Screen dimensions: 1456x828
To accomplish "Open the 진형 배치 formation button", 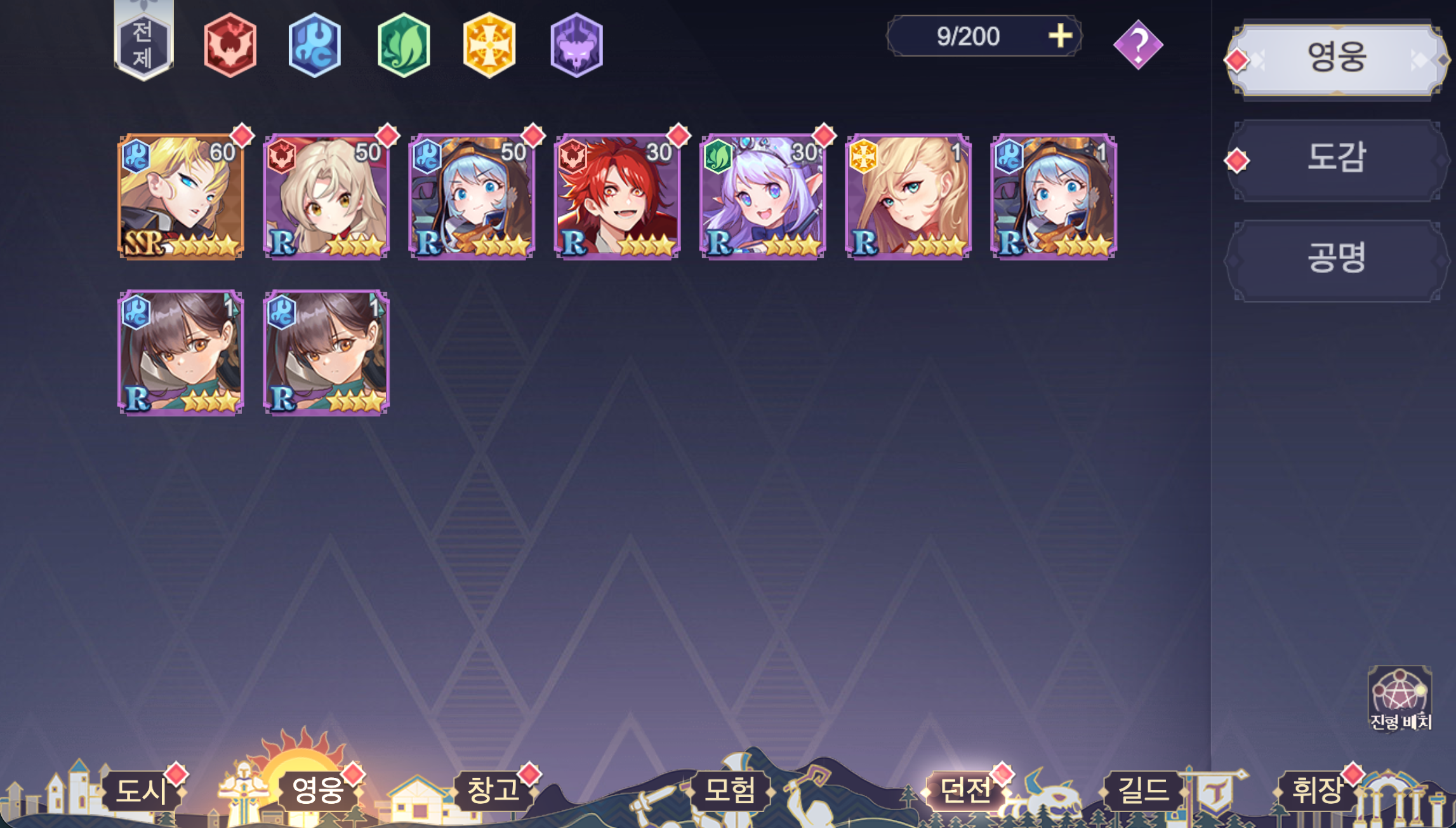I will click(x=1400, y=698).
